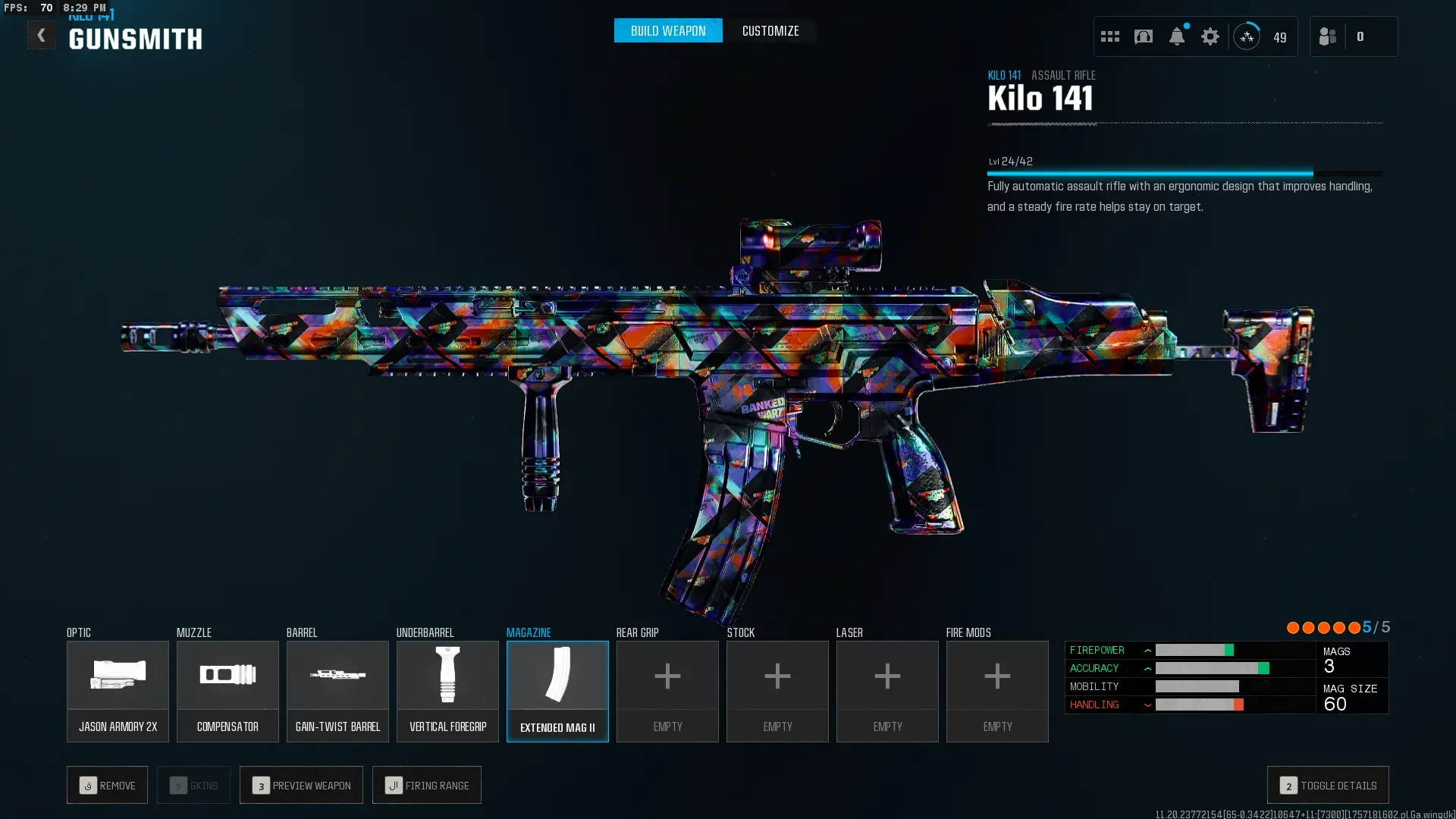Select the Gain-Twist Barrel slot
Viewport: 1456px width, 819px height.
point(337,691)
